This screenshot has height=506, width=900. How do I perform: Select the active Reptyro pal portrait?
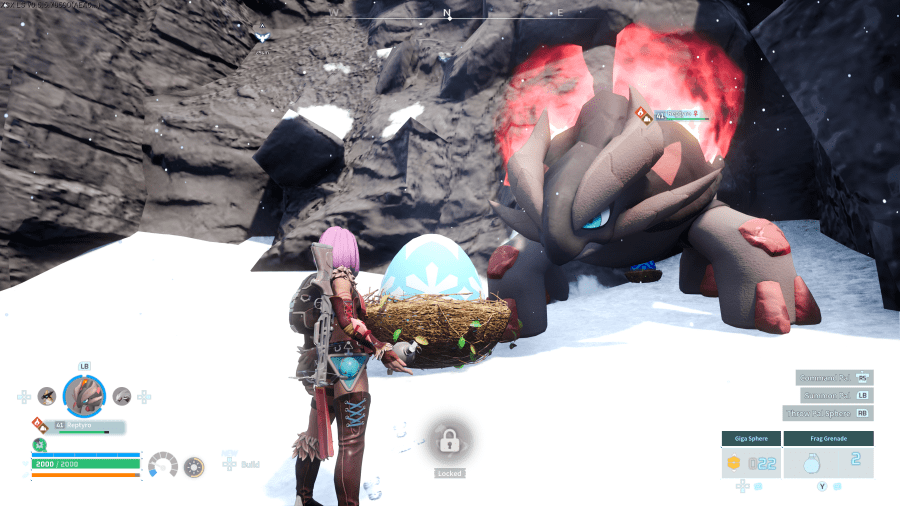[x=84, y=396]
